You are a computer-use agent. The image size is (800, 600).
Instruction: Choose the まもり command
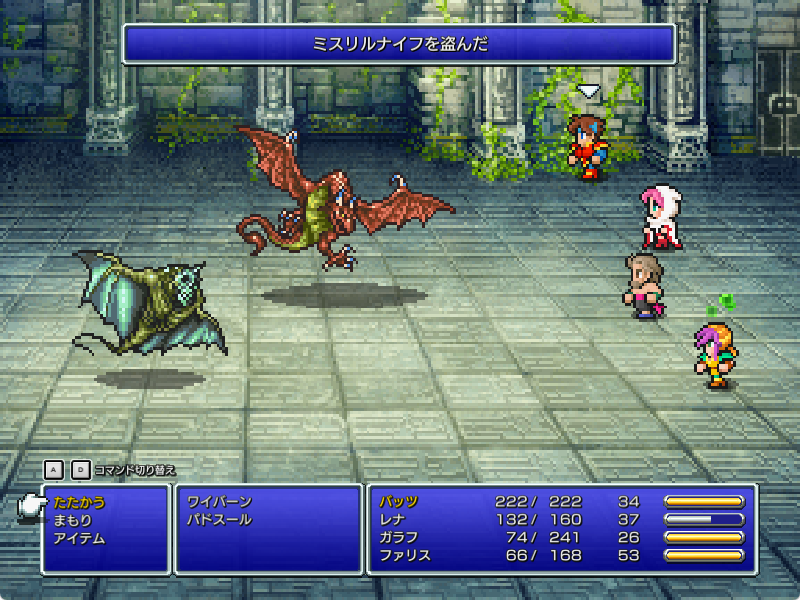click(x=72, y=520)
